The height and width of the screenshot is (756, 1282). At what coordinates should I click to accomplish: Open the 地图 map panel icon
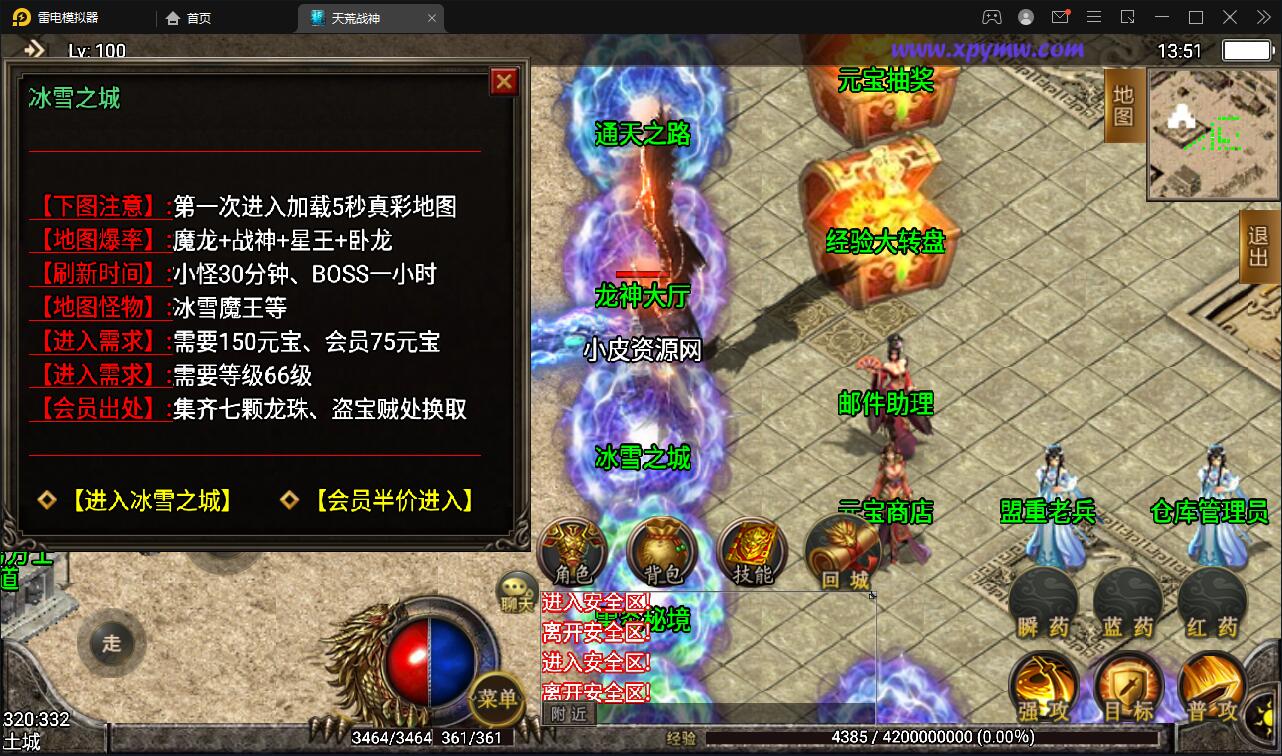(x=1122, y=105)
